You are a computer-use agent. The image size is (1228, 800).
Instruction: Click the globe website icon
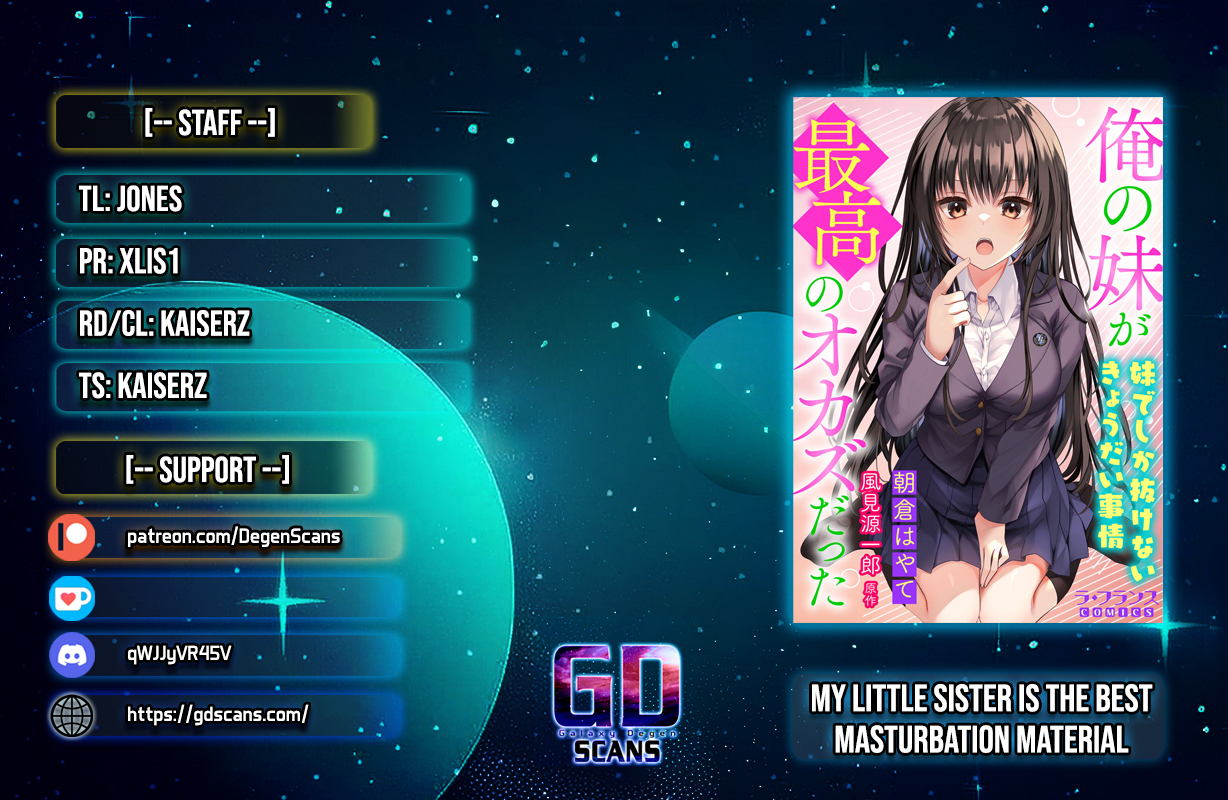coord(72,715)
